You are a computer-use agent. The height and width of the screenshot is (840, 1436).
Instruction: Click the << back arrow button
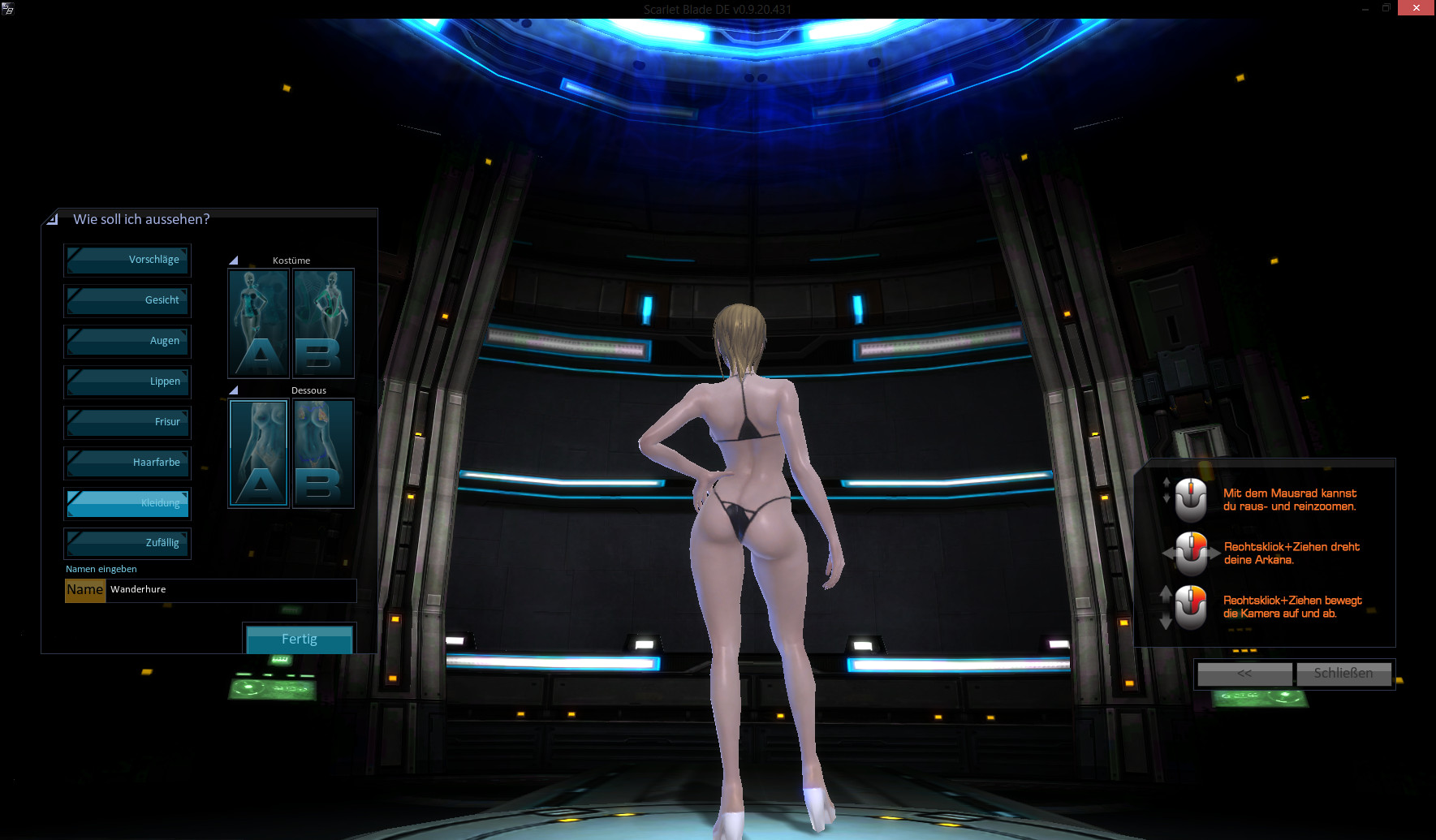(x=1244, y=674)
